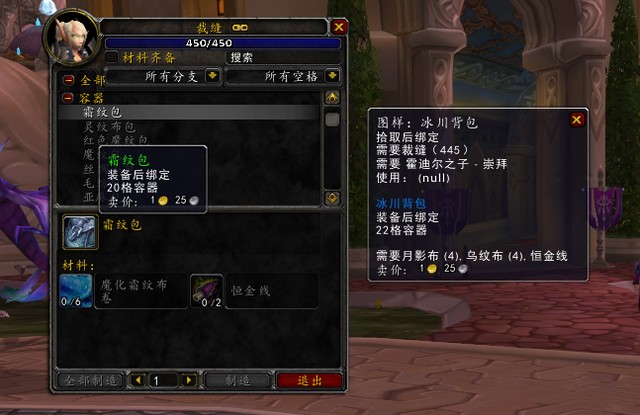The width and height of the screenshot is (640, 415).
Task: Open the 所有分支 dropdown
Action: (x=212, y=76)
